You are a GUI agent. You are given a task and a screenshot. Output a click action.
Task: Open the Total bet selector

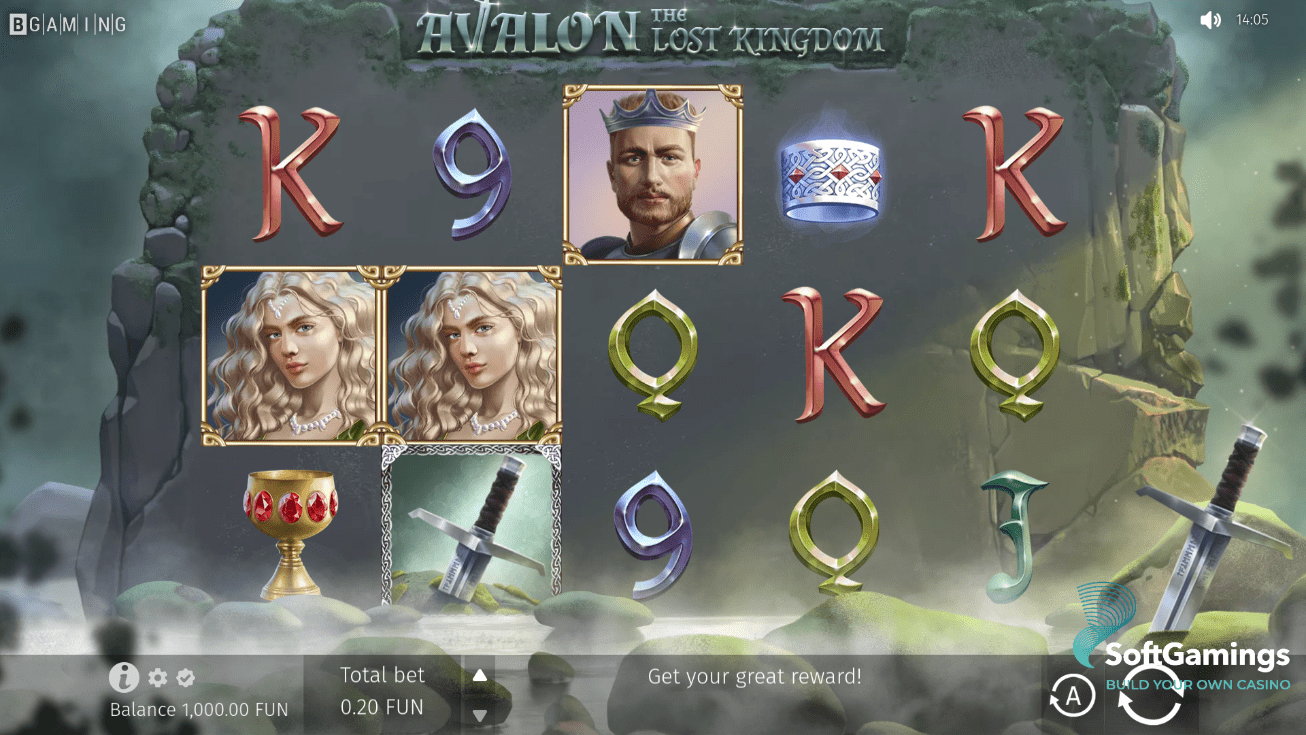coord(383,674)
